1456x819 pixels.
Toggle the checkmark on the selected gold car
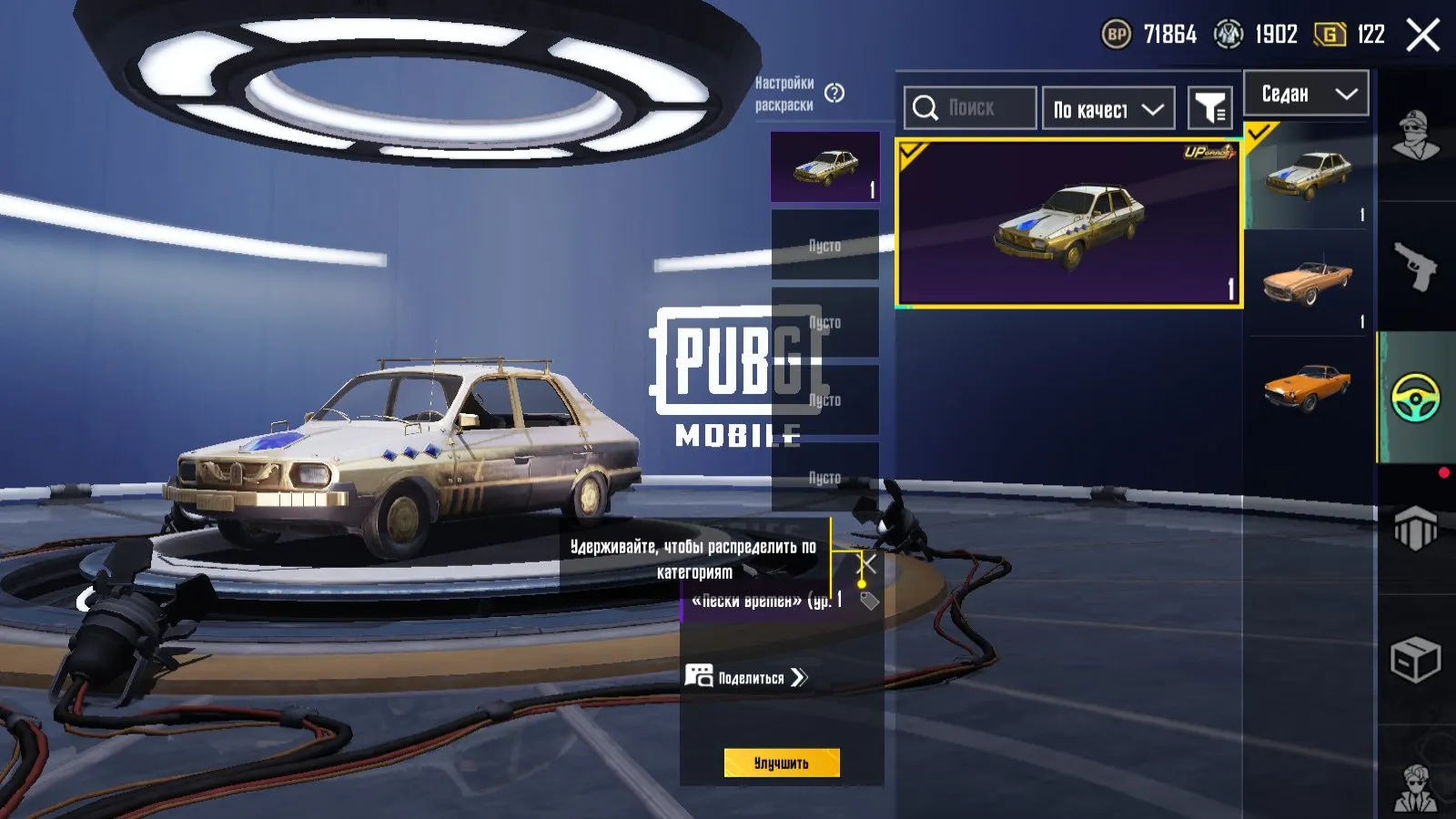[x=912, y=151]
